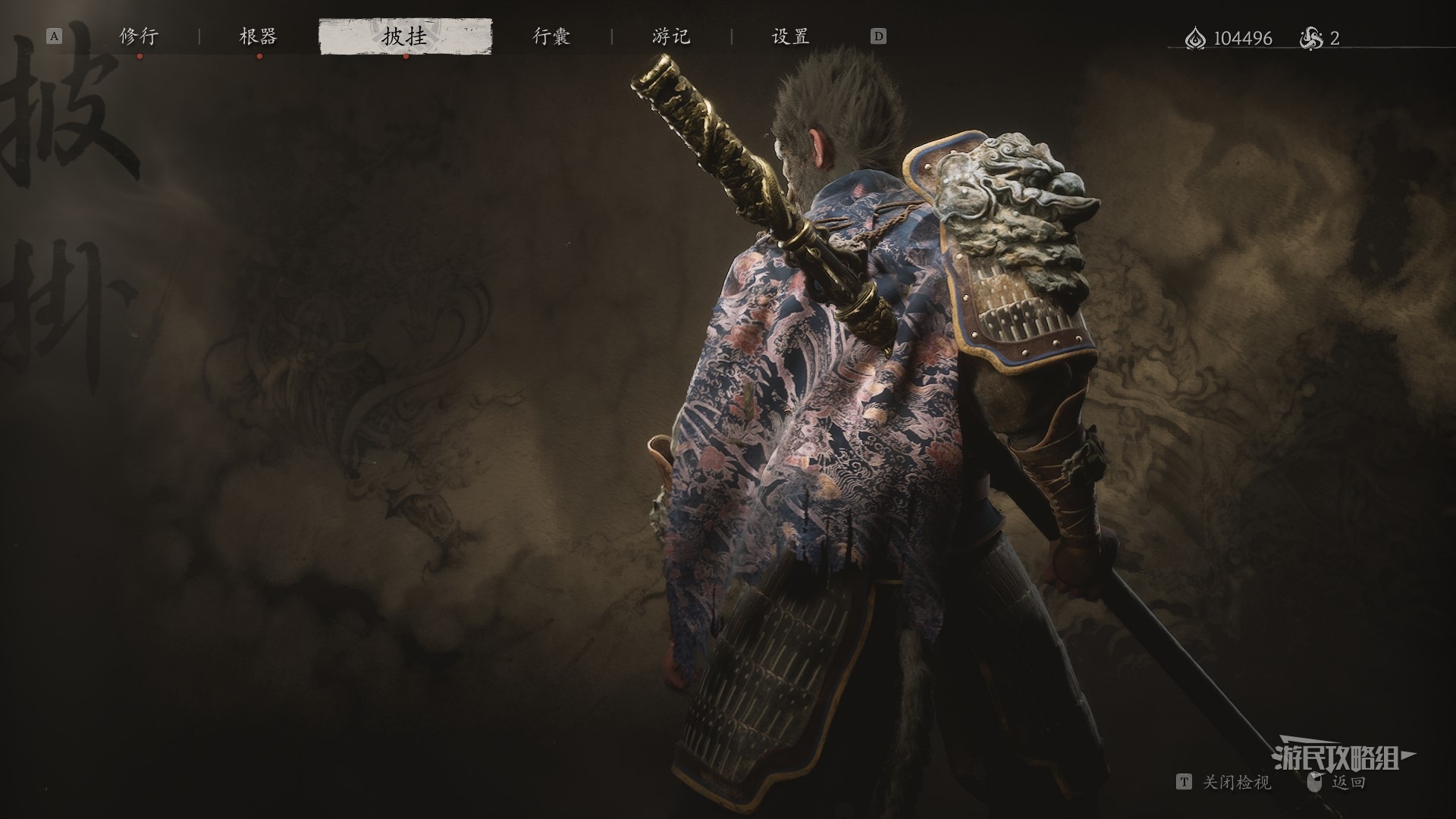This screenshot has width=1456, height=819.
Task: Show the 游记 journal tab
Action: pyautogui.click(x=671, y=36)
